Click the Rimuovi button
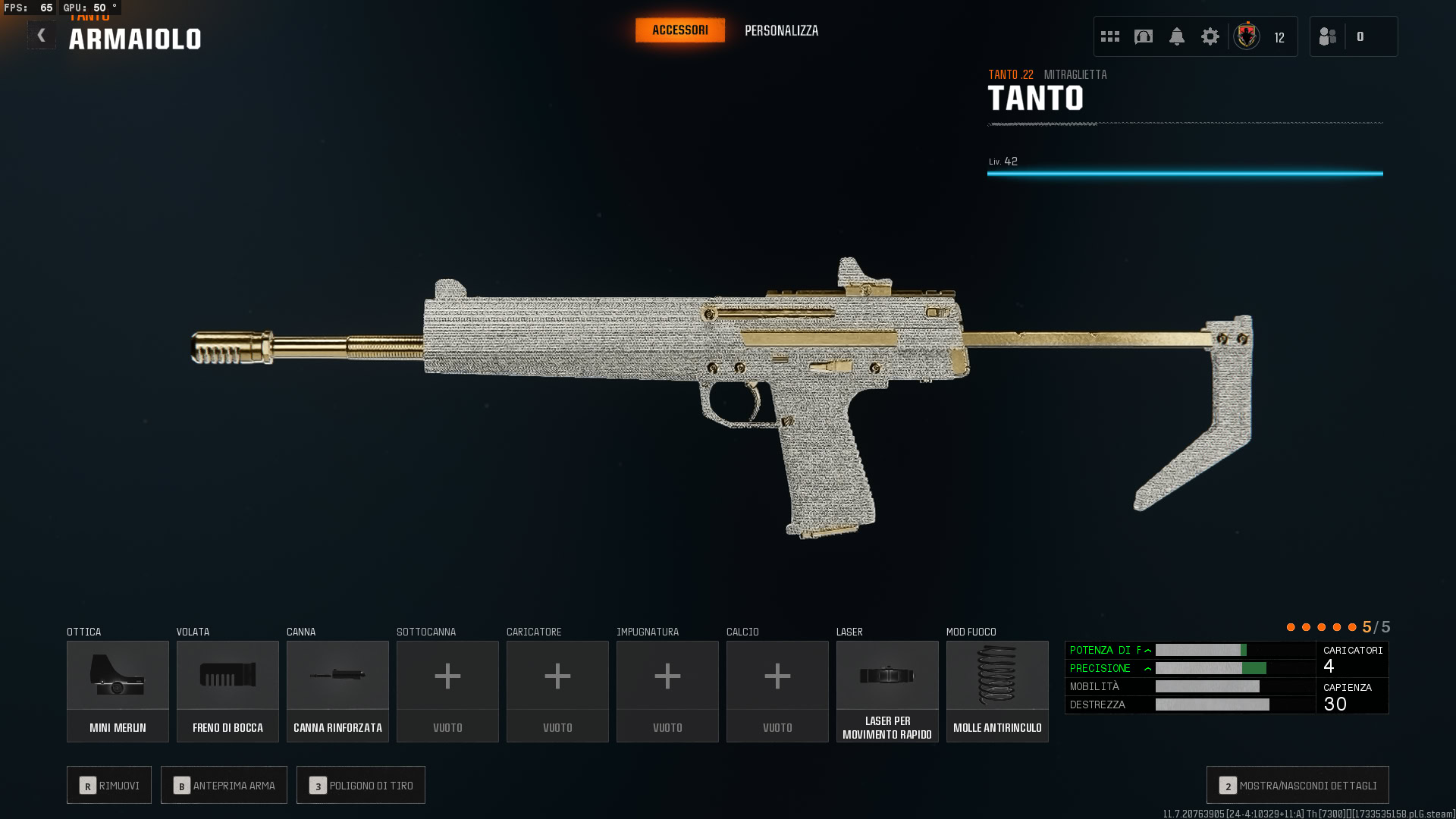This screenshot has width=1456, height=819. click(x=109, y=785)
